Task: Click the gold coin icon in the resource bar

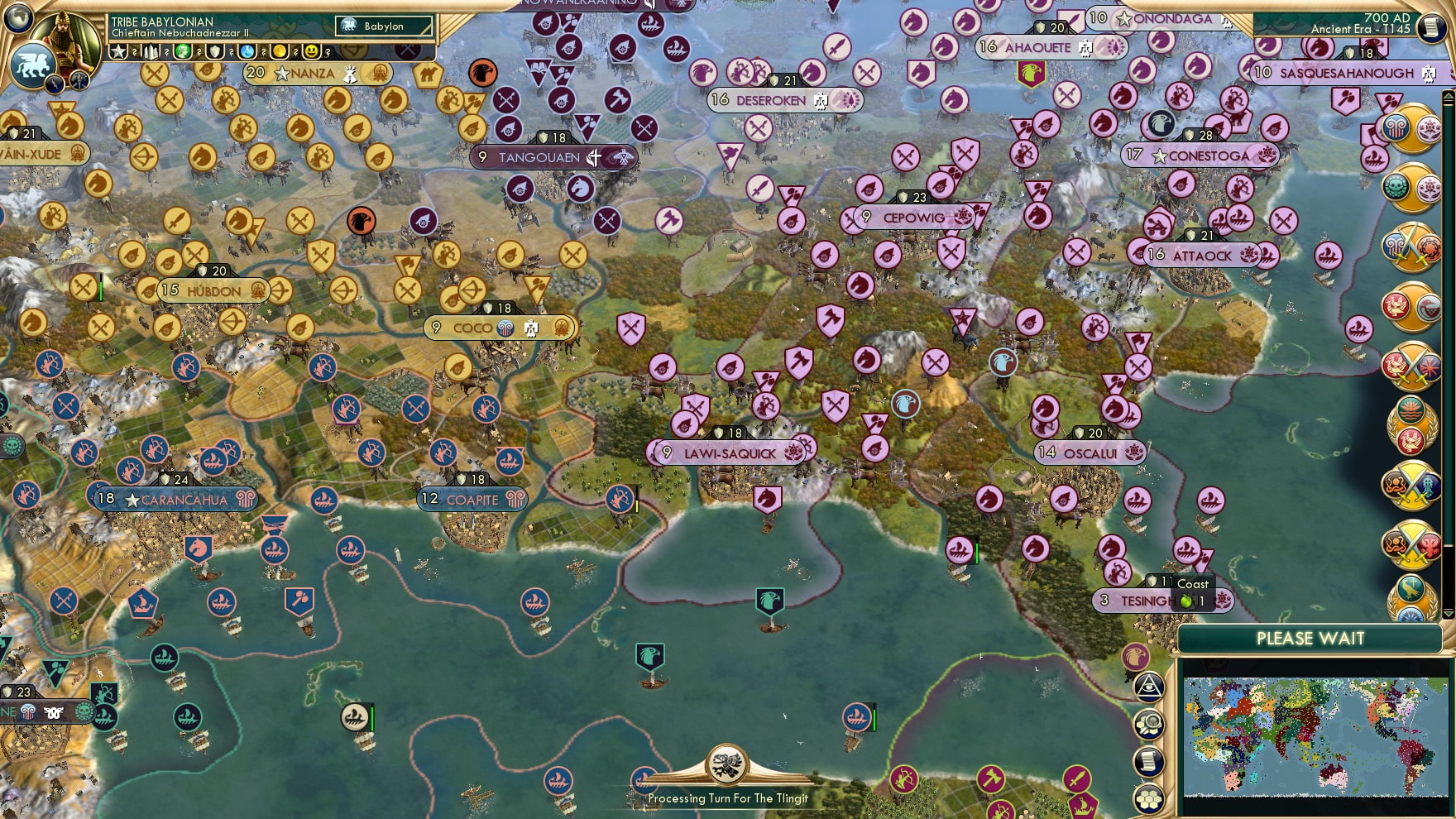Action: pos(280,51)
